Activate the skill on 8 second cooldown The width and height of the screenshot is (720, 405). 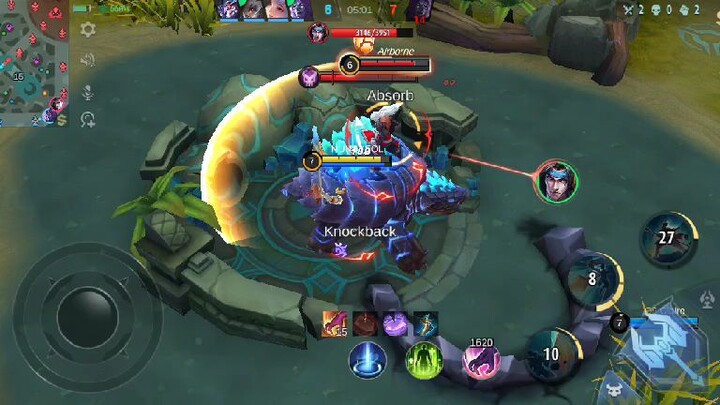pyautogui.click(x=592, y=279)
